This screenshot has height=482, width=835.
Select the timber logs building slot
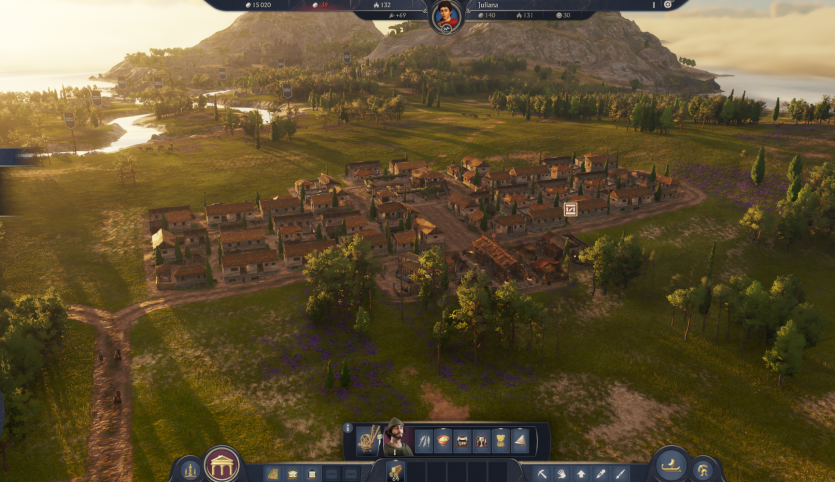272,473
